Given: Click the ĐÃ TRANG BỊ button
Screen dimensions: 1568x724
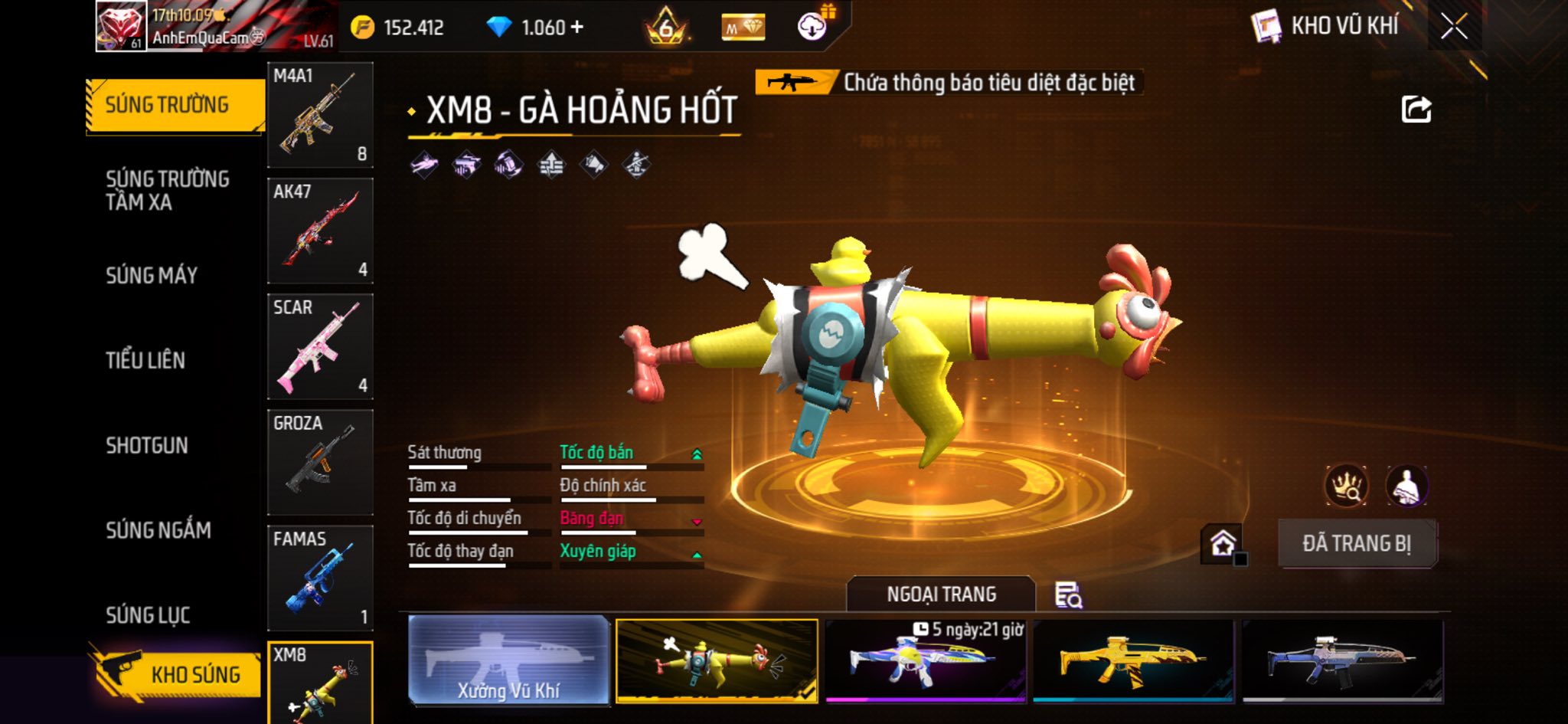Looking at the screenshot, I should [x=1357, y=544].
